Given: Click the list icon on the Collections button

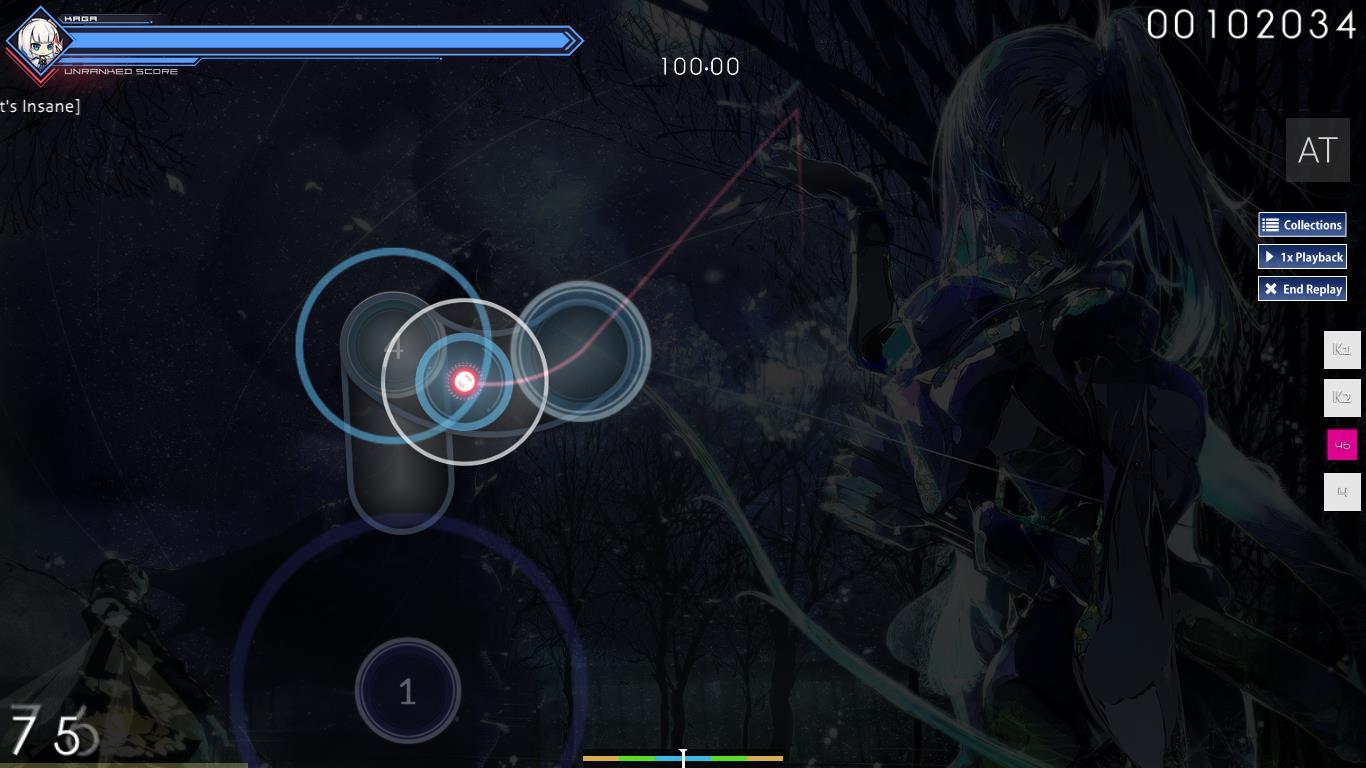Looking at the screenshot, I should pyautogui.click(x=1270, y=224).
